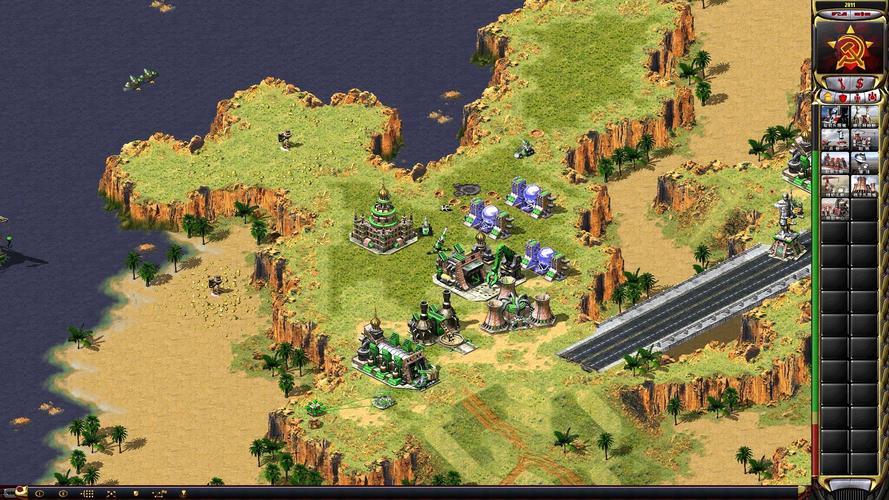Activate the dollar sign sell button
Screen dimensions: 889x500
[860, 82]
